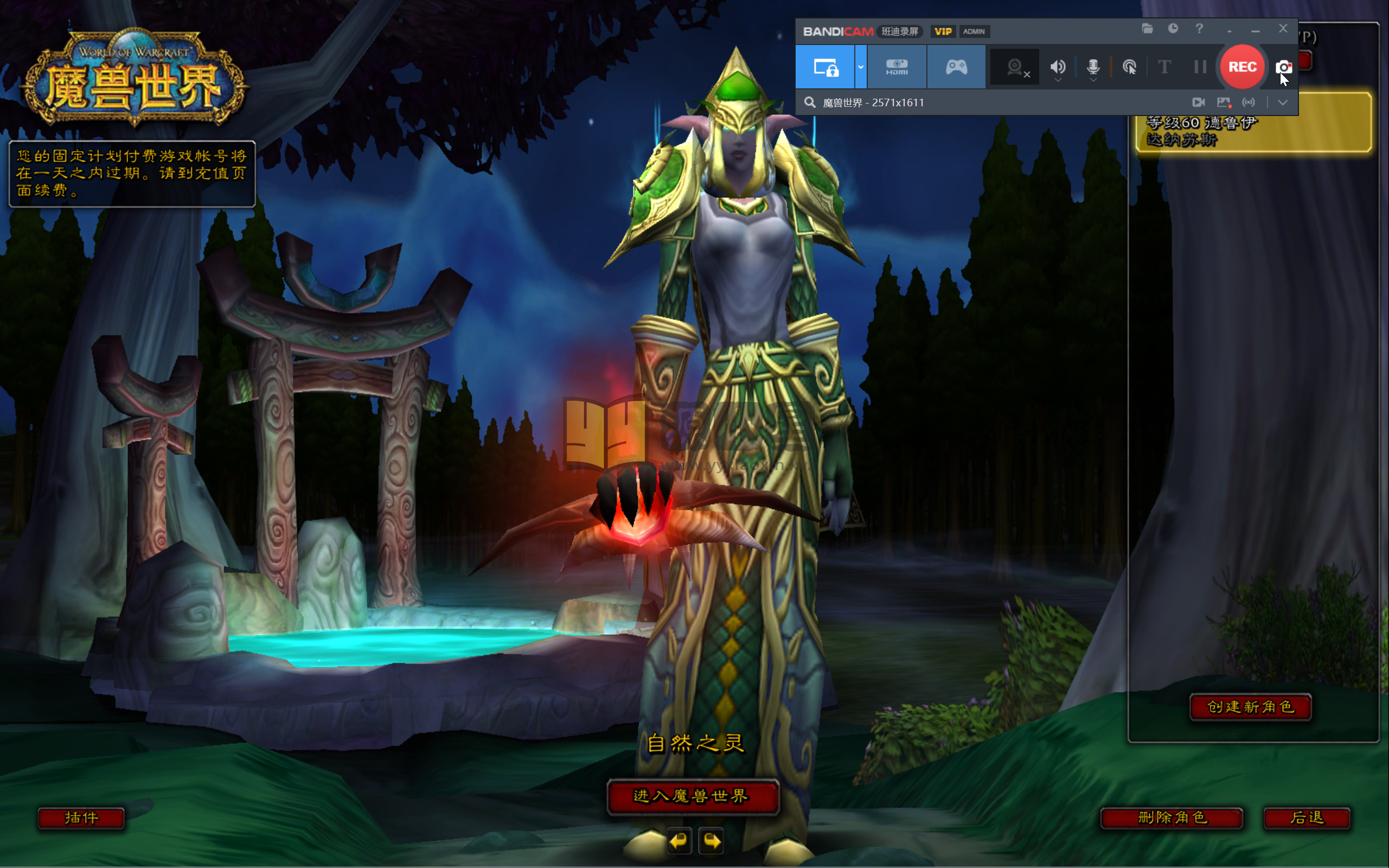Enter World of Warcraft with 进入魔兽世界
This screenshot has height=868, width=1389.
pos(692,796)
